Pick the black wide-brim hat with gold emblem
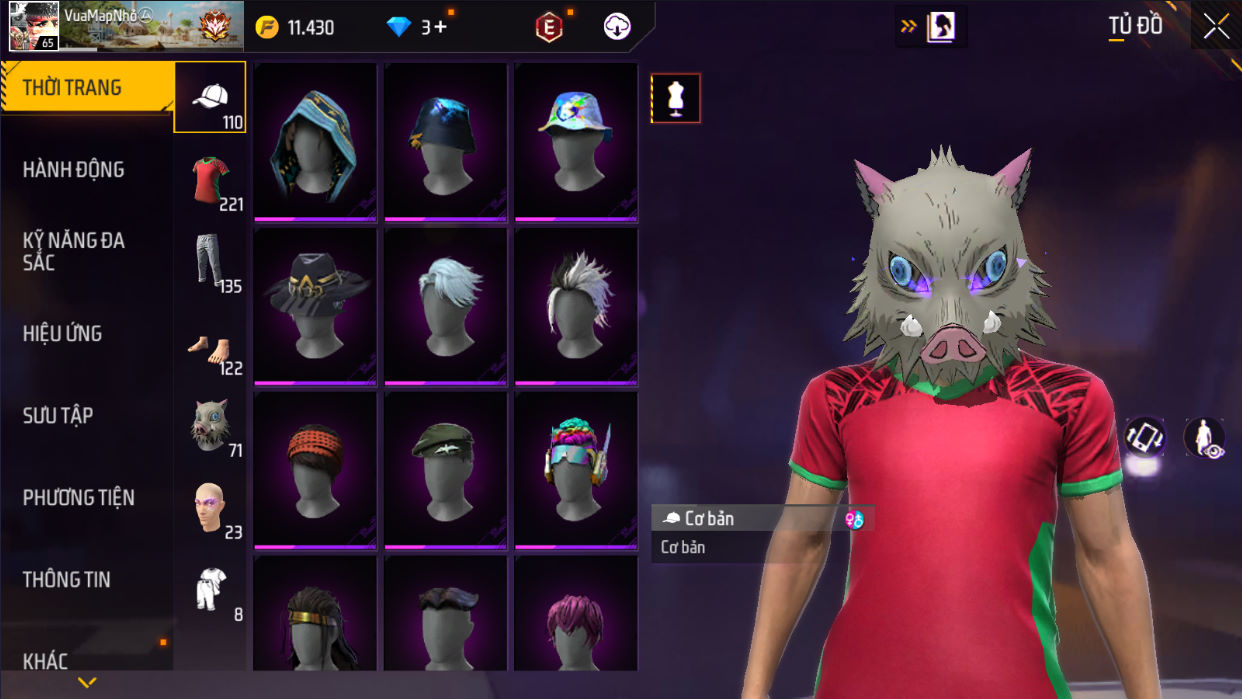This screenshot has height=699, width=1242. point(315,305)
